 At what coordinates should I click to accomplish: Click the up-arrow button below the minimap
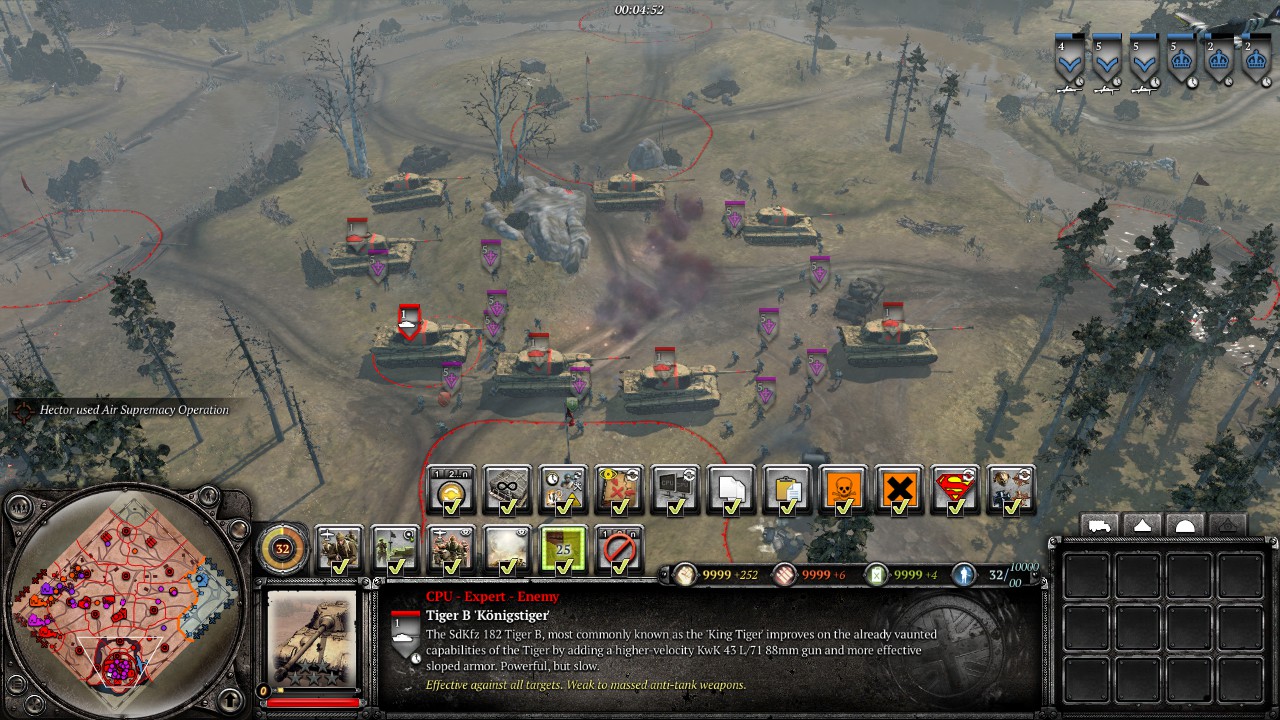pyautogui.click(x=231, y=699)
